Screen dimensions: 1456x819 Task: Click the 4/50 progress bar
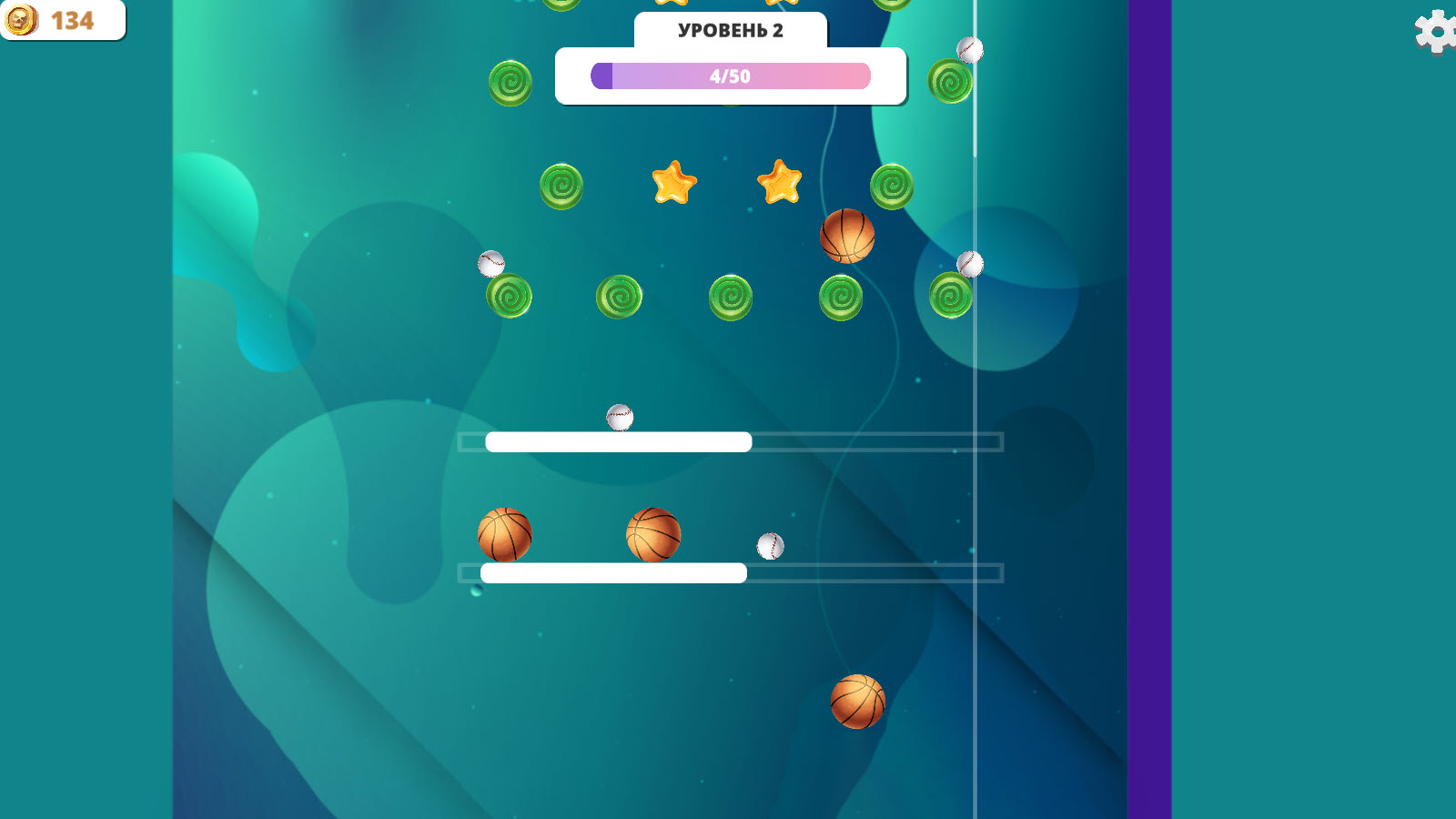click(731, 76)
